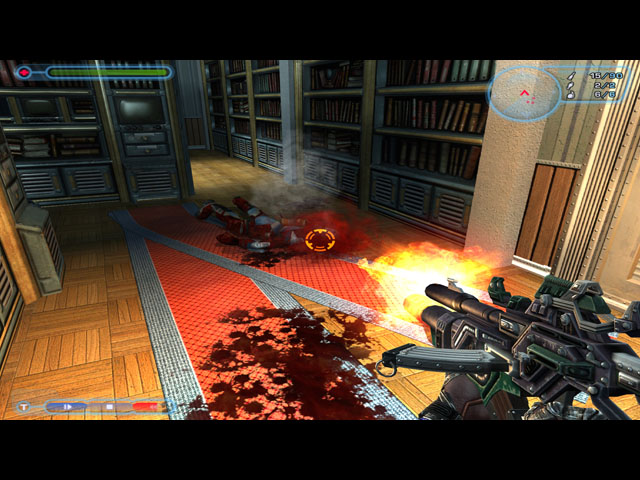Click the white square middle segment
The height and width of the screenshot is (480, 640).
(109, 407)
